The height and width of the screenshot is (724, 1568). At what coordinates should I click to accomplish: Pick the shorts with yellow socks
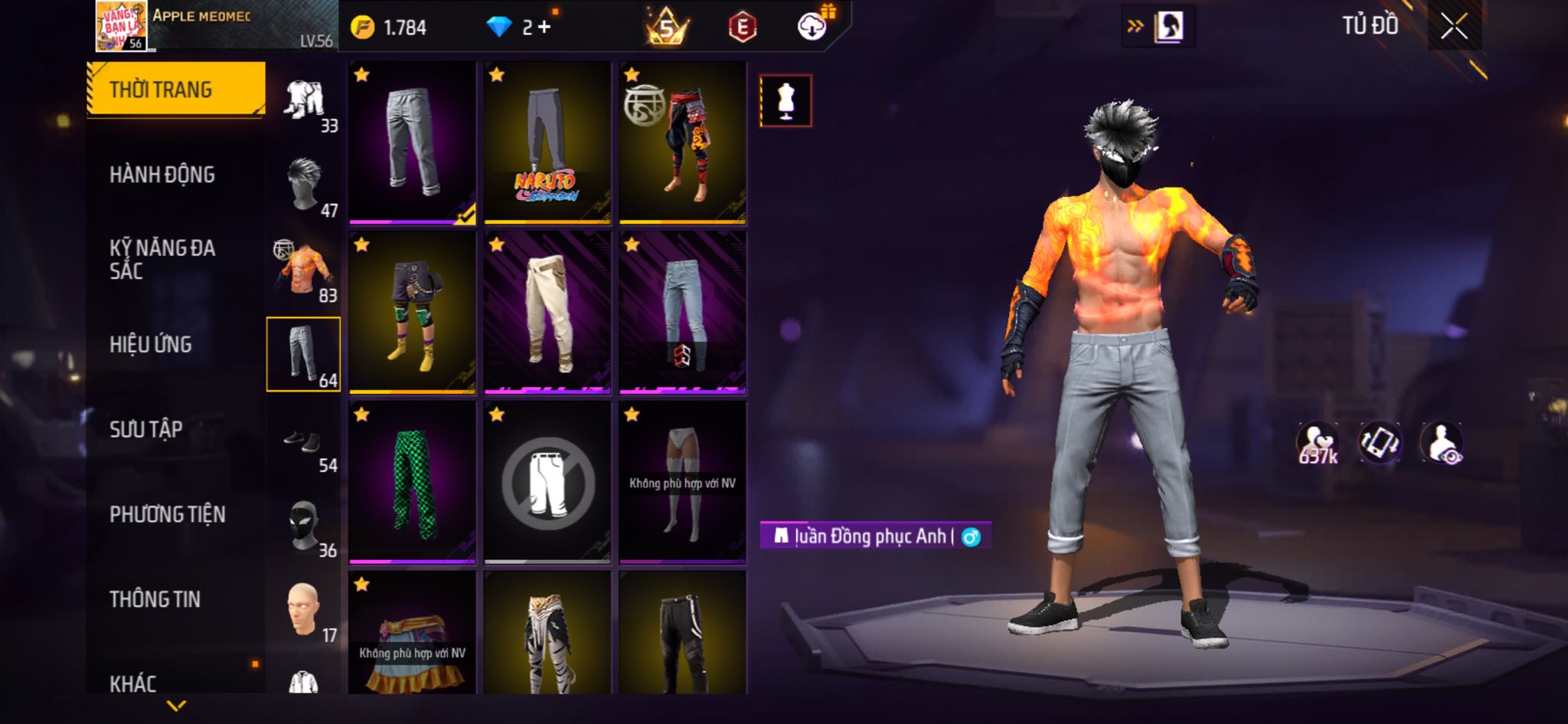[412, 313]
